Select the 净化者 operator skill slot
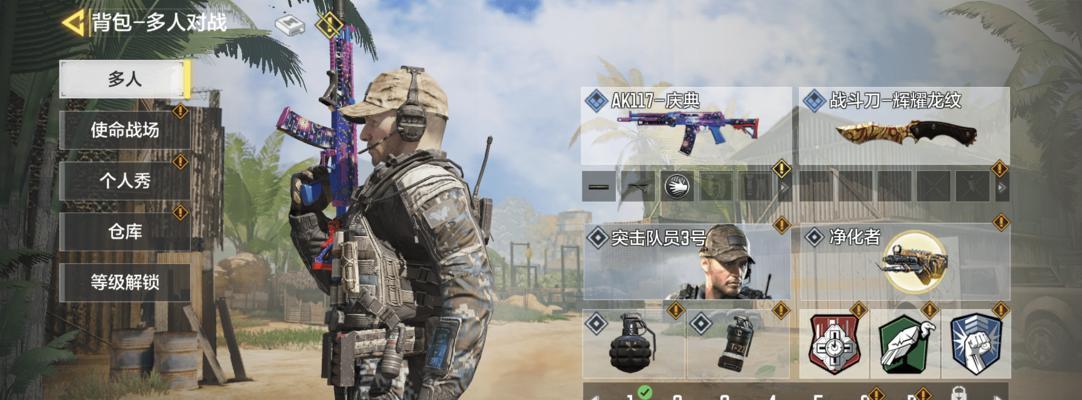The height and width of the screenshot is (400, 1082). (904, 264)
